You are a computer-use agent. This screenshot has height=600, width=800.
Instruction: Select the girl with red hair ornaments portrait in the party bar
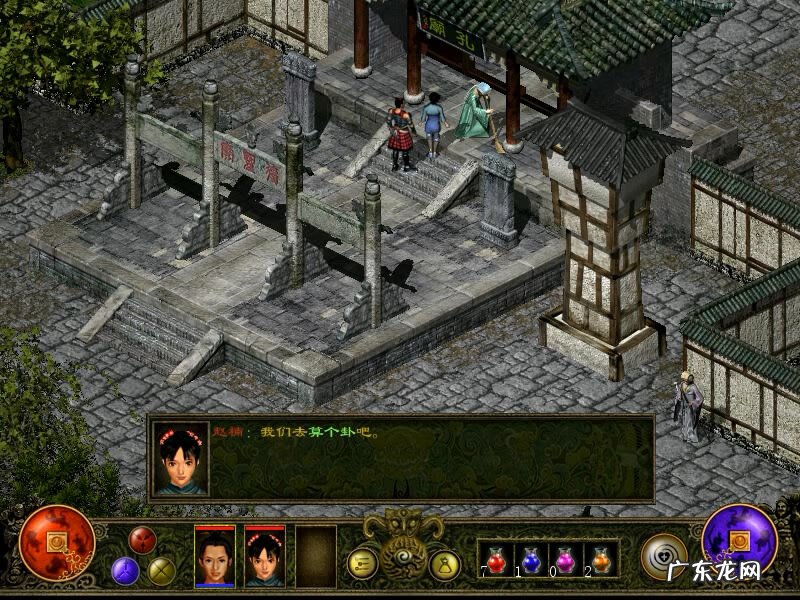[x=265, y=556]
